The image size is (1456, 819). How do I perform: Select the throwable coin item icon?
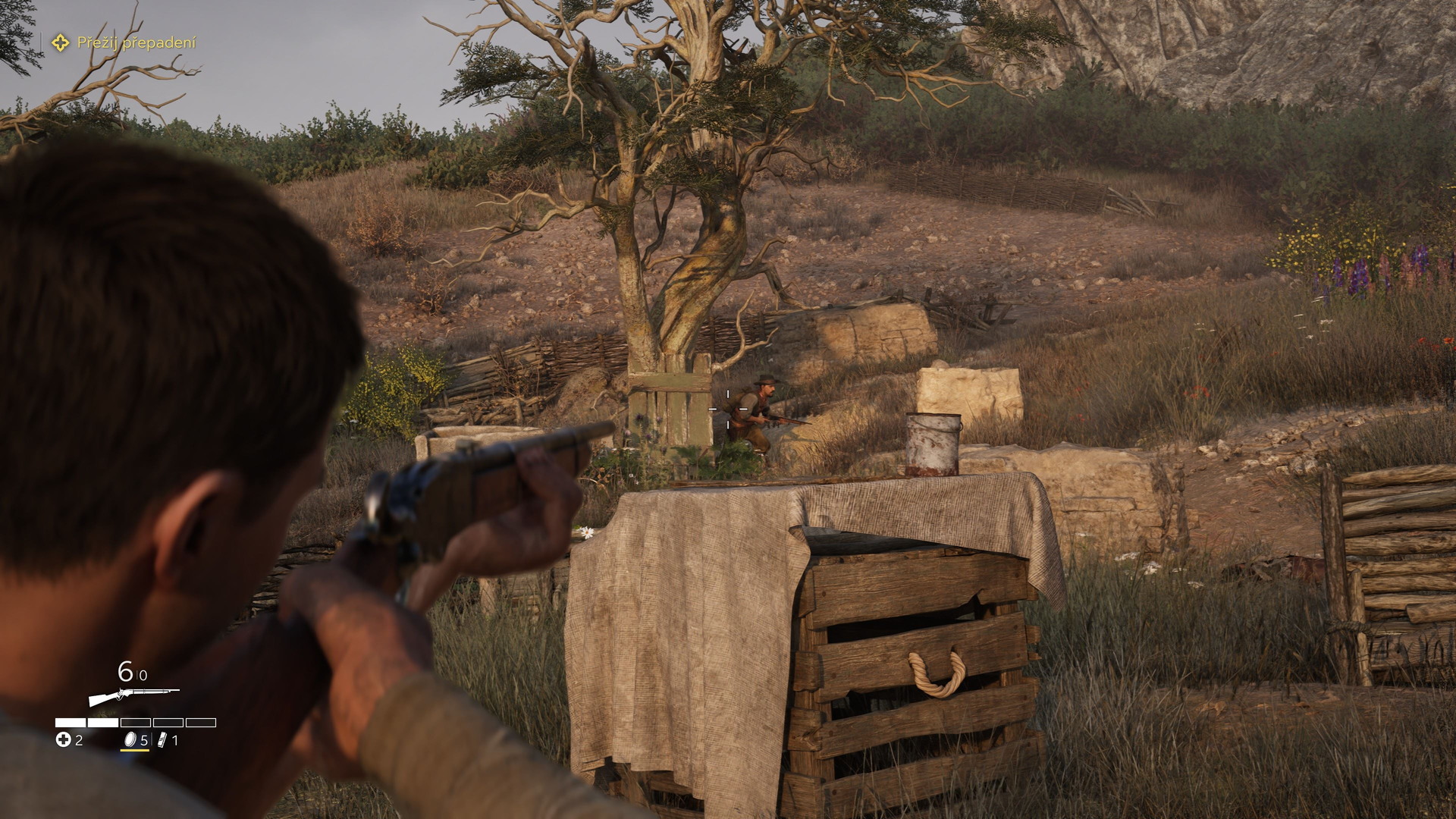point(130,739)
